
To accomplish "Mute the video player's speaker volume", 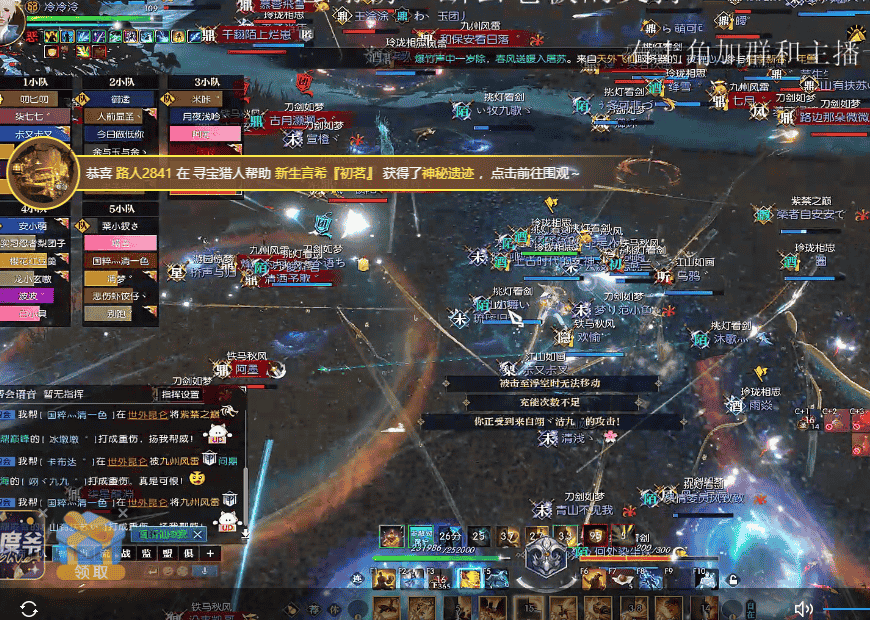I will coord(803,608).
